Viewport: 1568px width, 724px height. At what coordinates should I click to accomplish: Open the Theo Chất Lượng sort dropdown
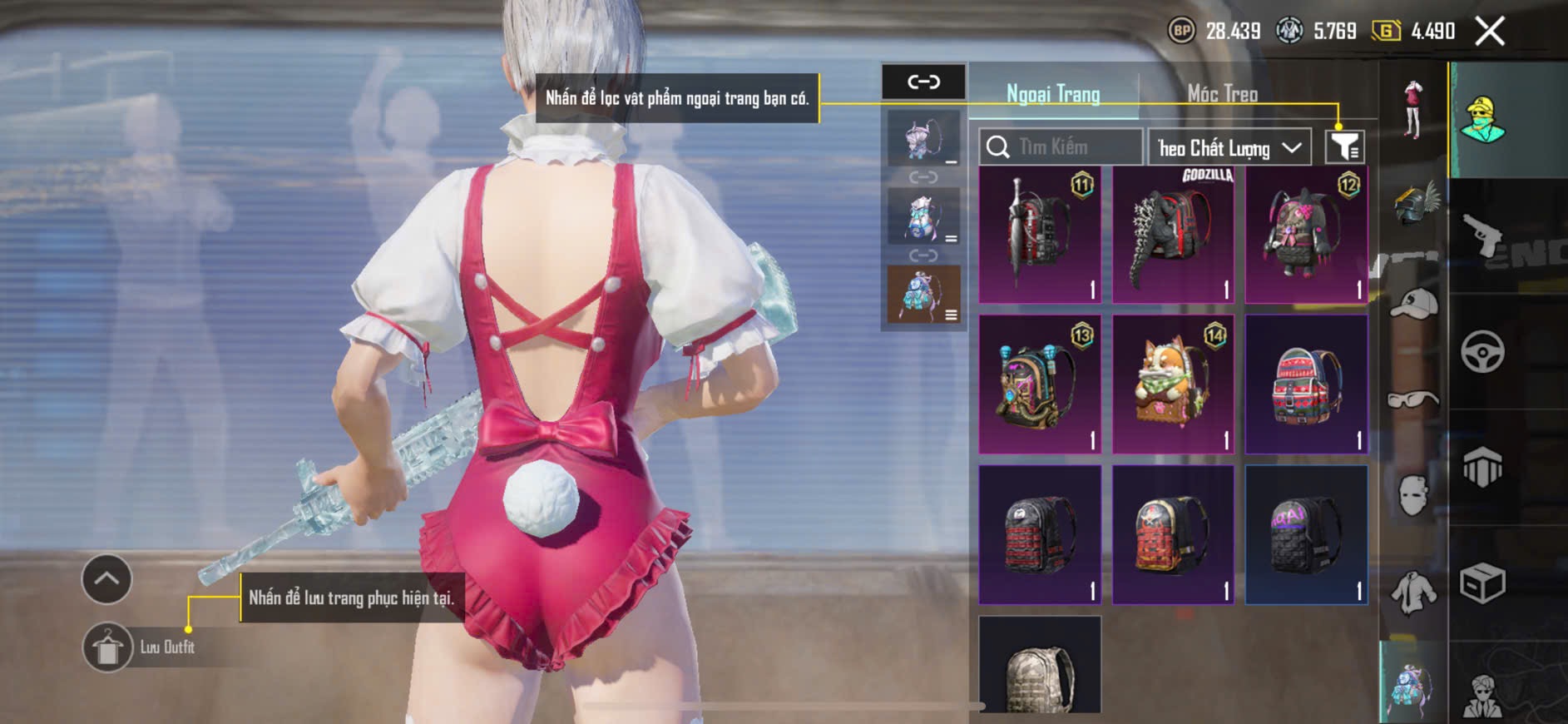pos(1229,148)
